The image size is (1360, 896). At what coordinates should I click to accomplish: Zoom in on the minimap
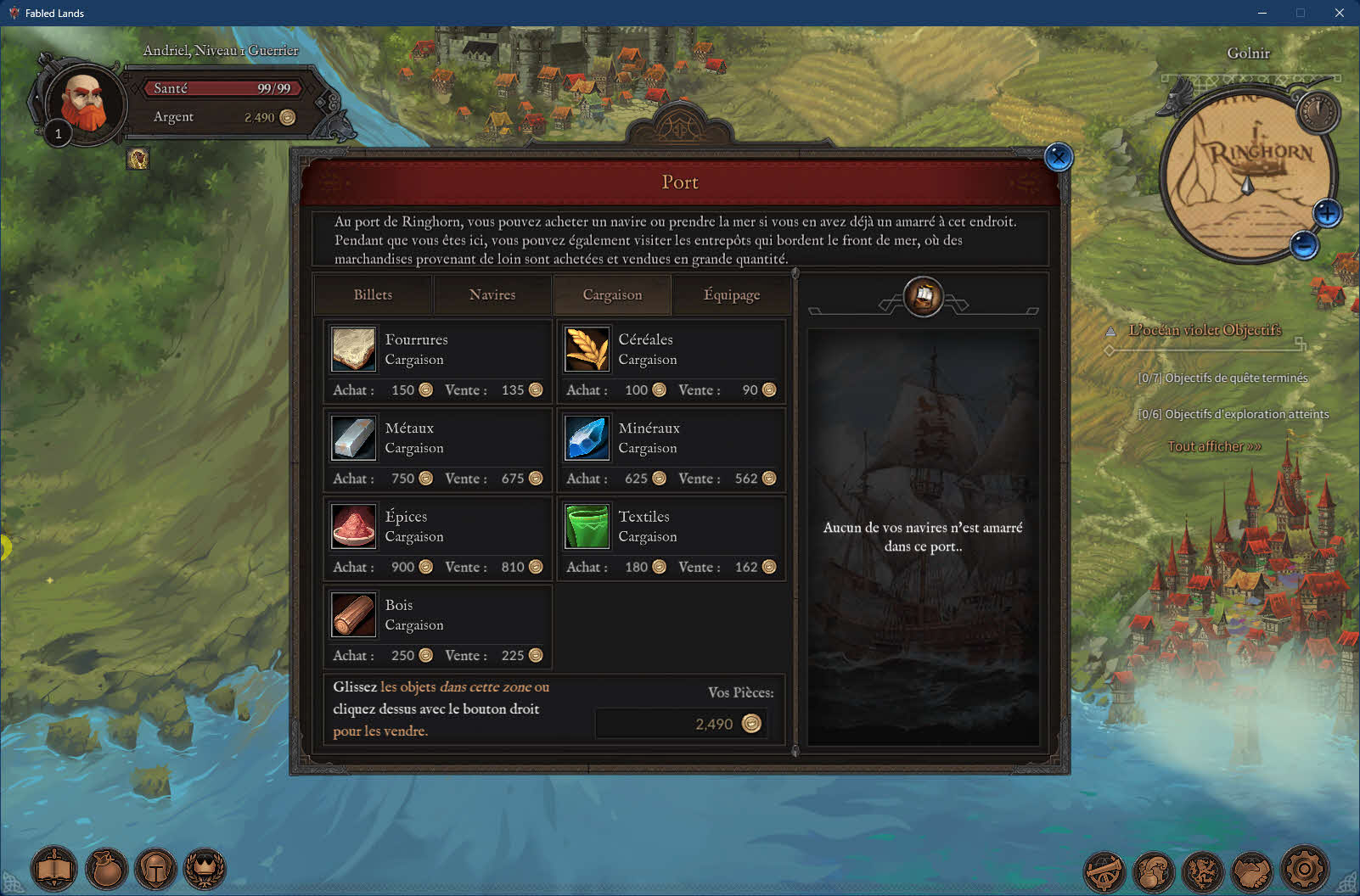[x=1327, y=213]
